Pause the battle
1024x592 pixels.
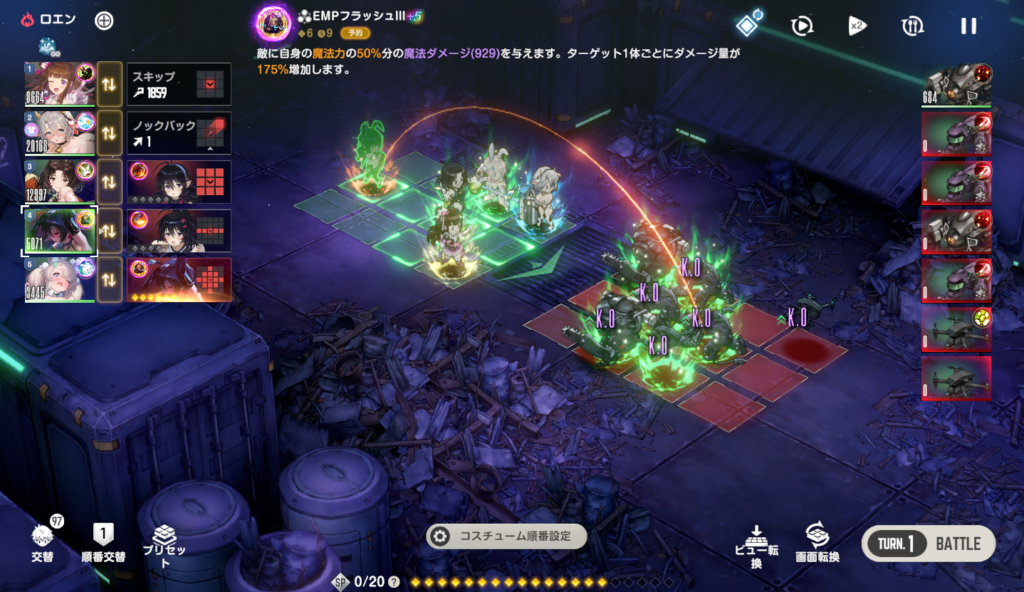[x=968, y=26]
